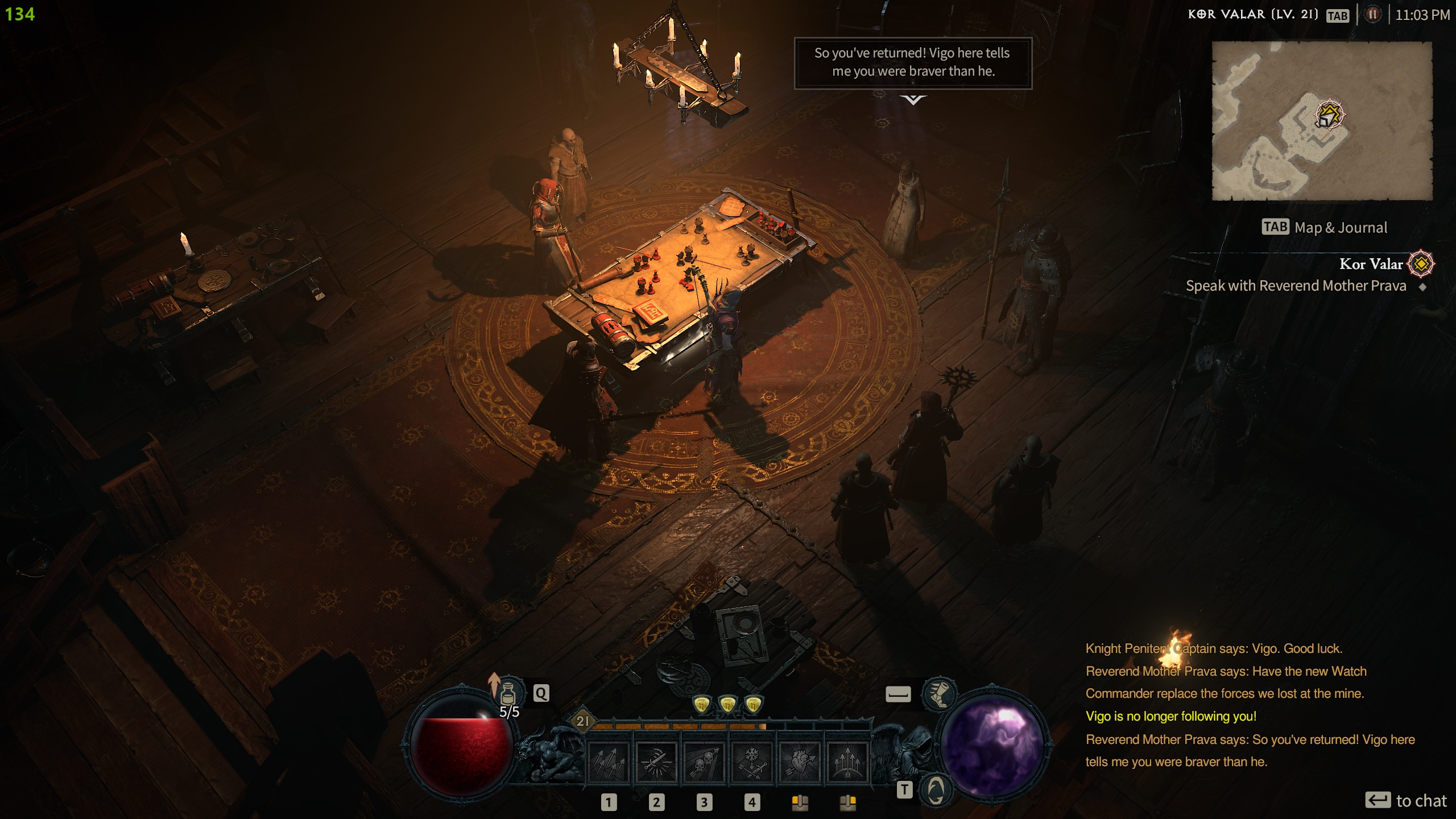Activate the pierced heart arrow skill
Viewport: 1456px width, 819px height.
[x=800, y=762]
